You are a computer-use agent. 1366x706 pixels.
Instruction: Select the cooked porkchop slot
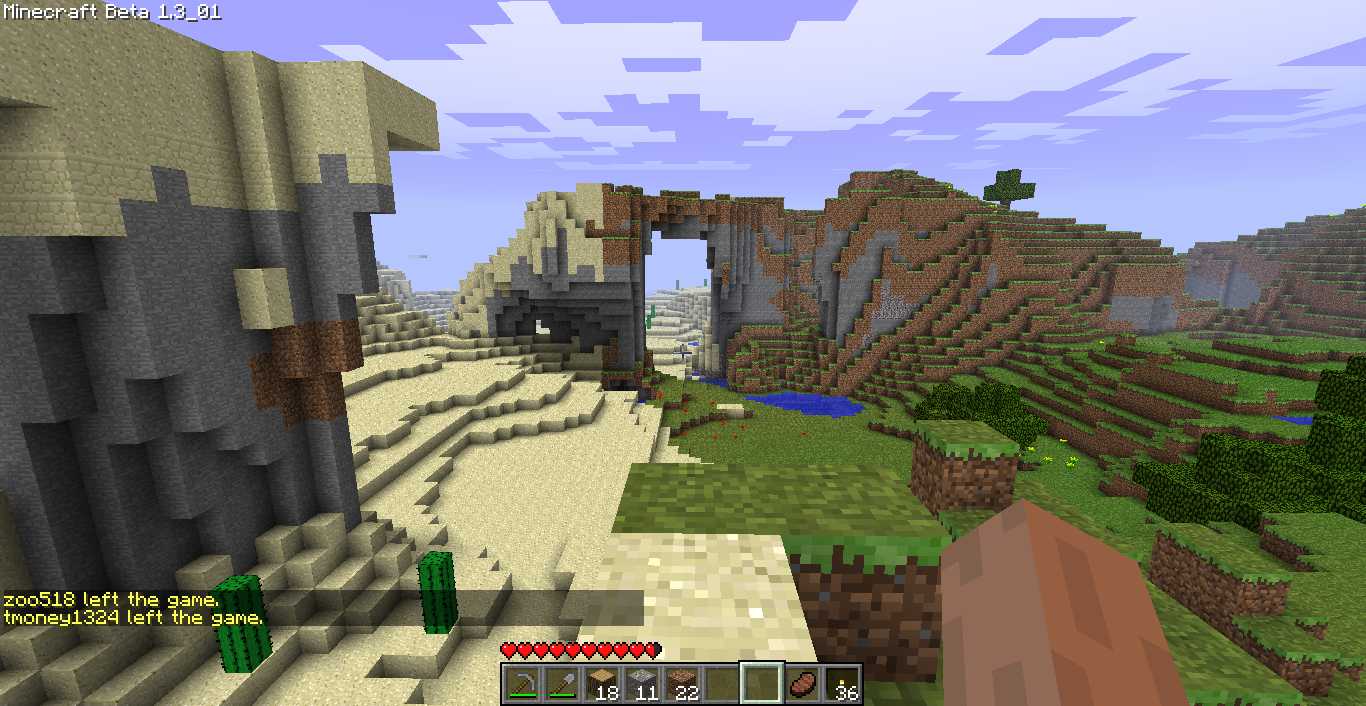tap(801, 684)
